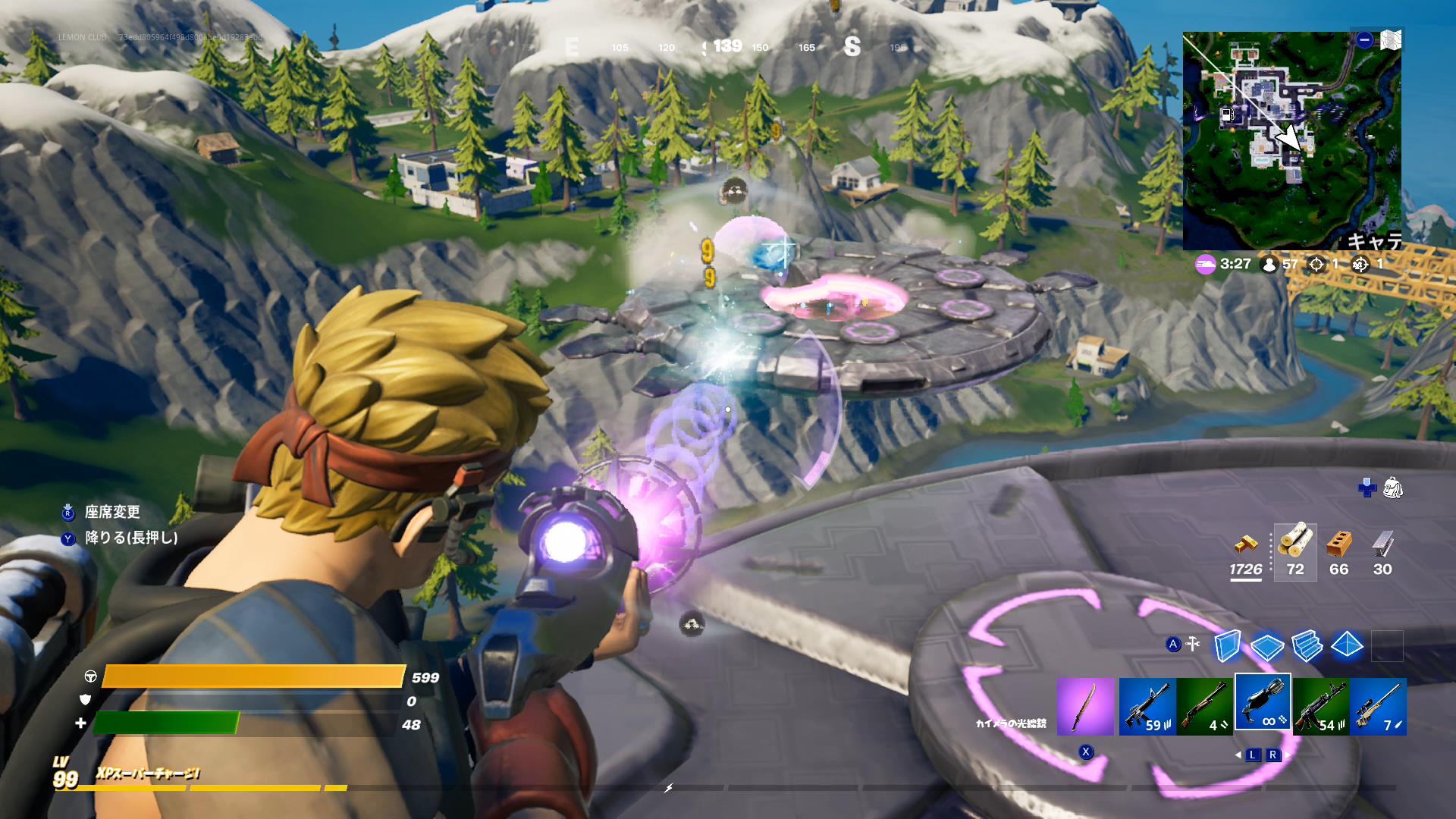
Task: Choose the floor building piece
Action: coord(1266,646)
